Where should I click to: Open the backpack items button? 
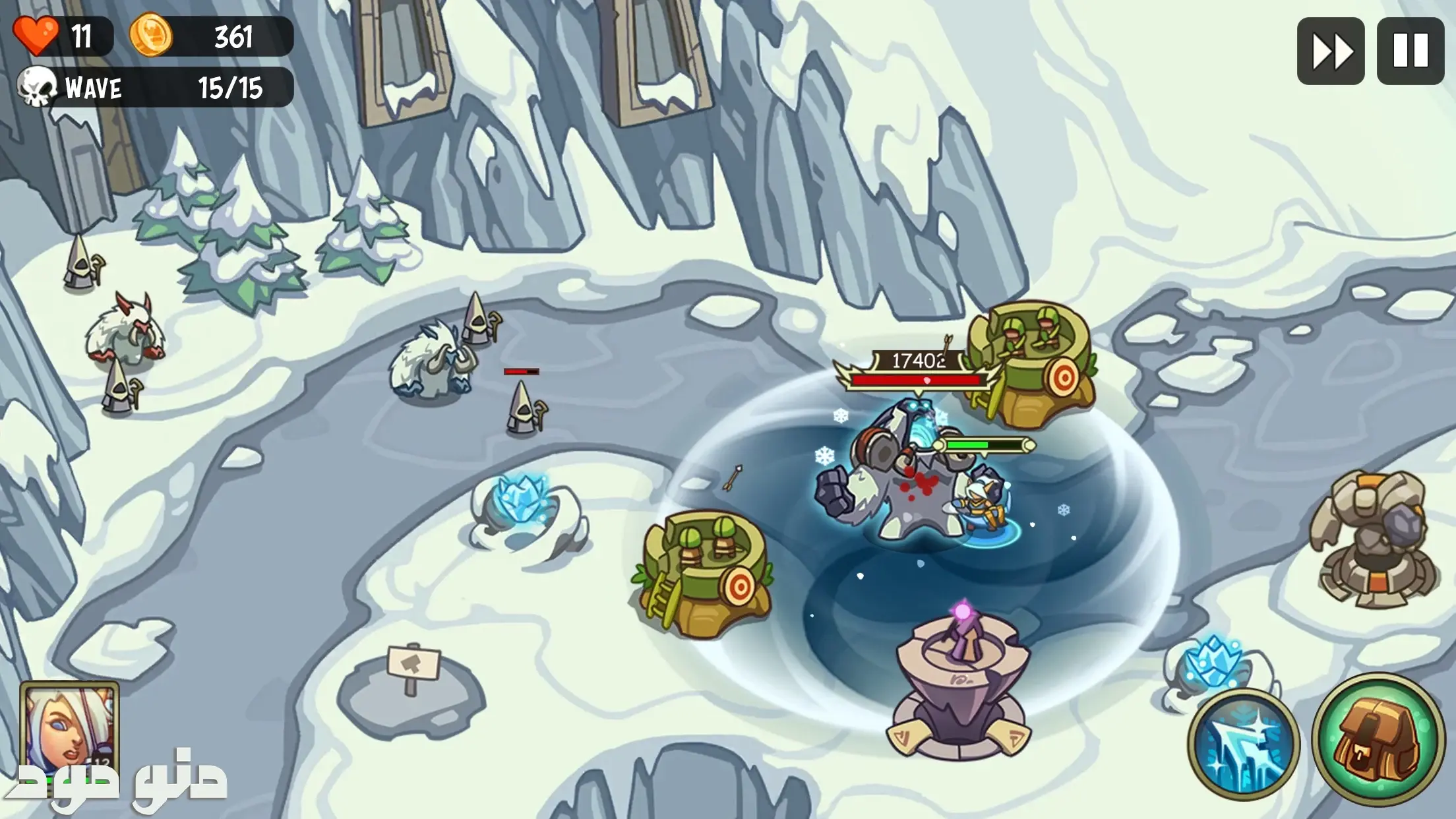click(1378, 739)
